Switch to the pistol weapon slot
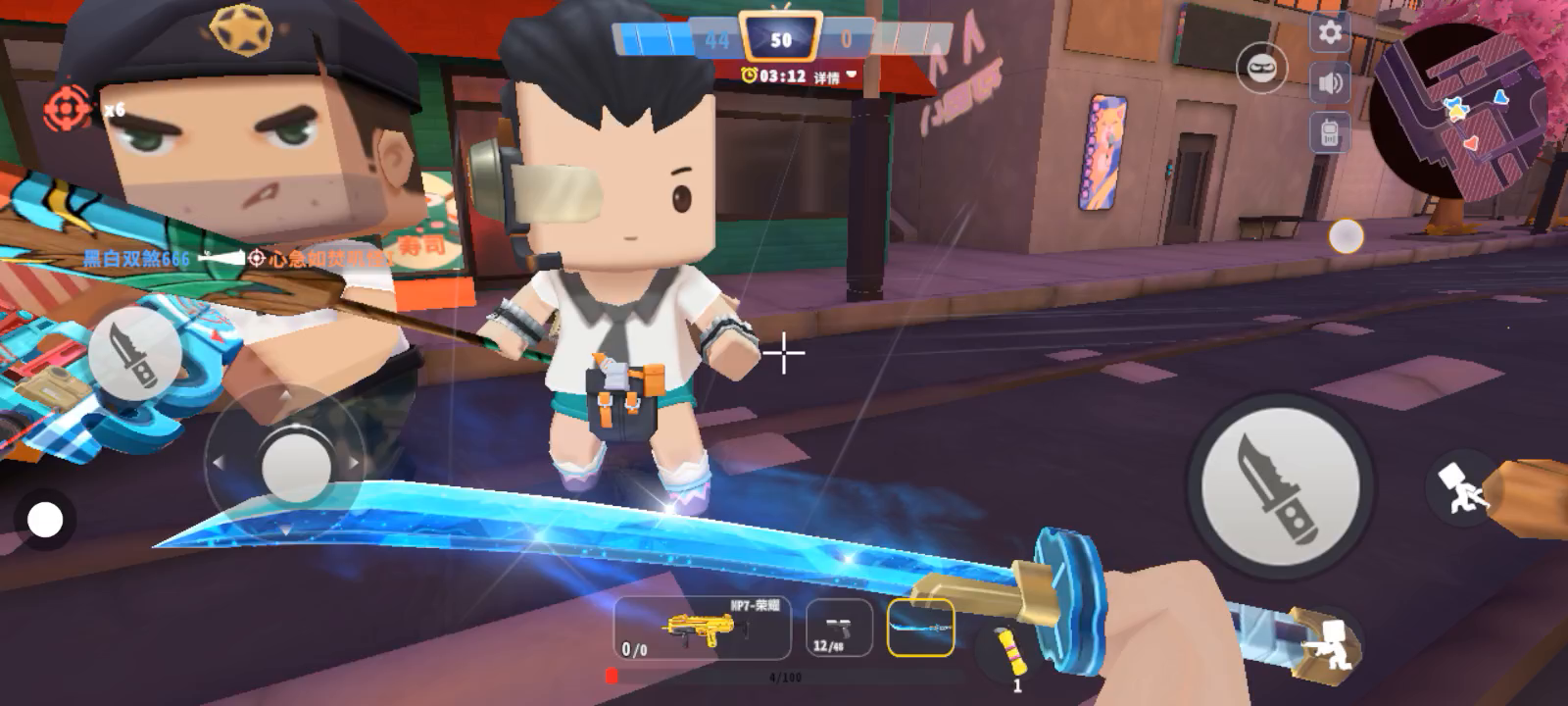The image size is (1568, 706). [838, 629]
